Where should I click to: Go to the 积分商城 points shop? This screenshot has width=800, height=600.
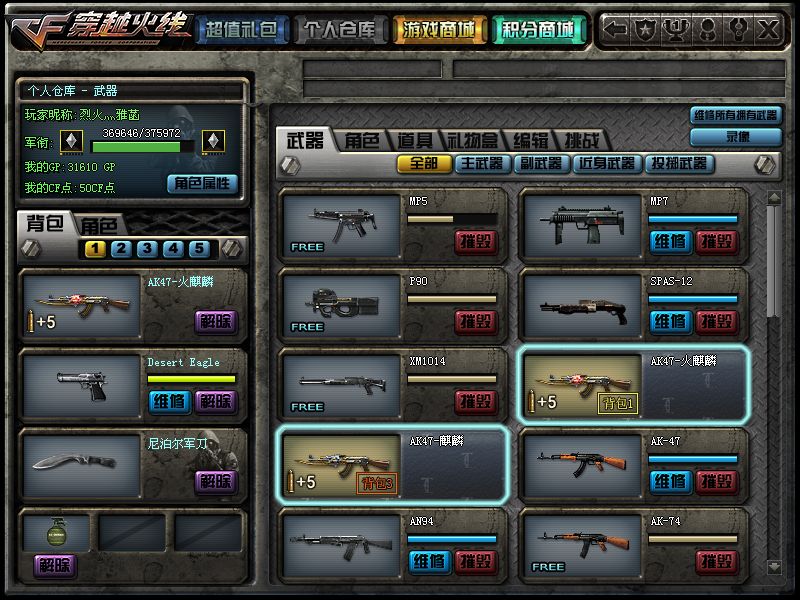pyautogui.click(x=538, y=31)
